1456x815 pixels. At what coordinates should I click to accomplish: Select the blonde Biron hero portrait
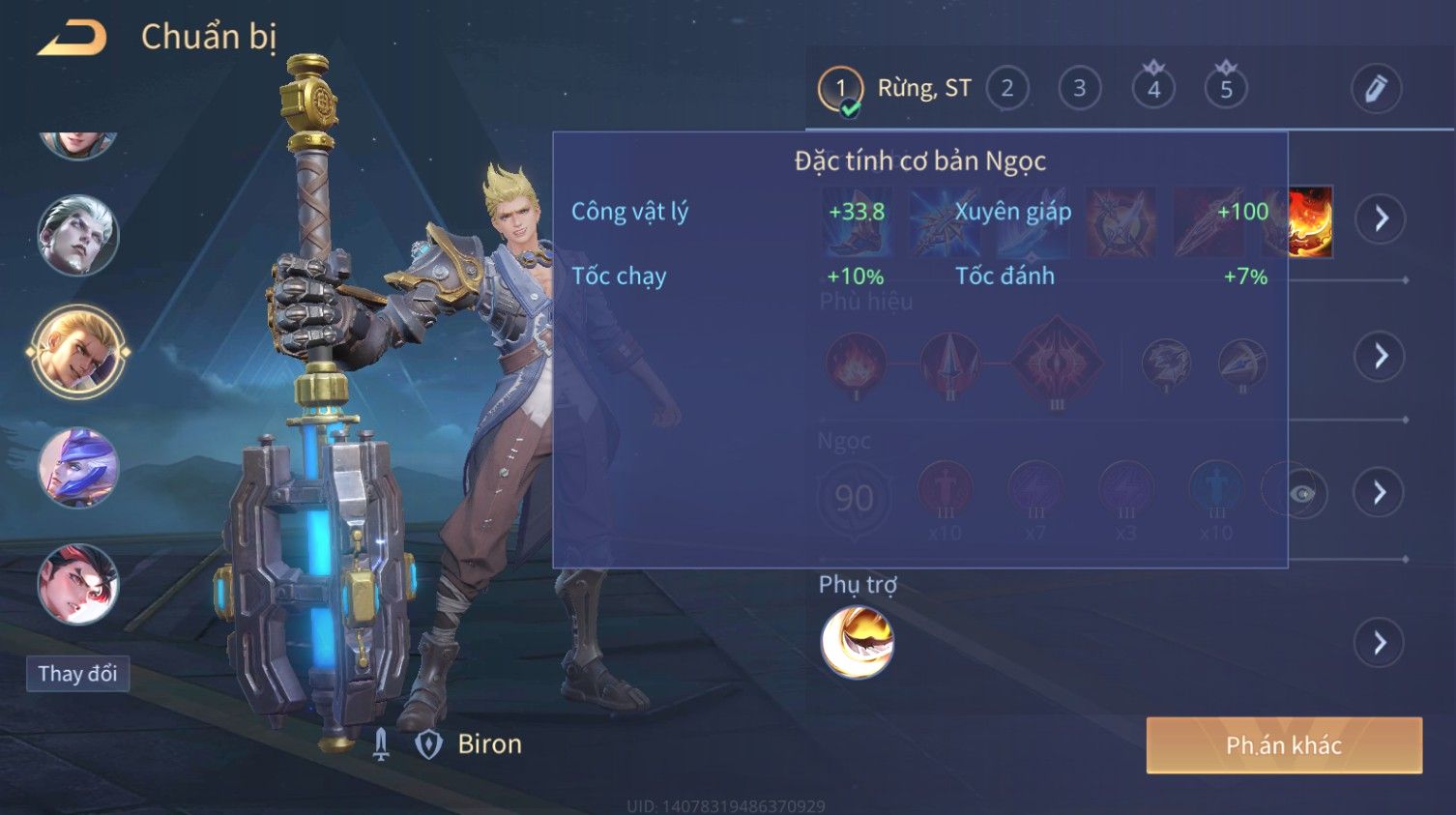77,352
